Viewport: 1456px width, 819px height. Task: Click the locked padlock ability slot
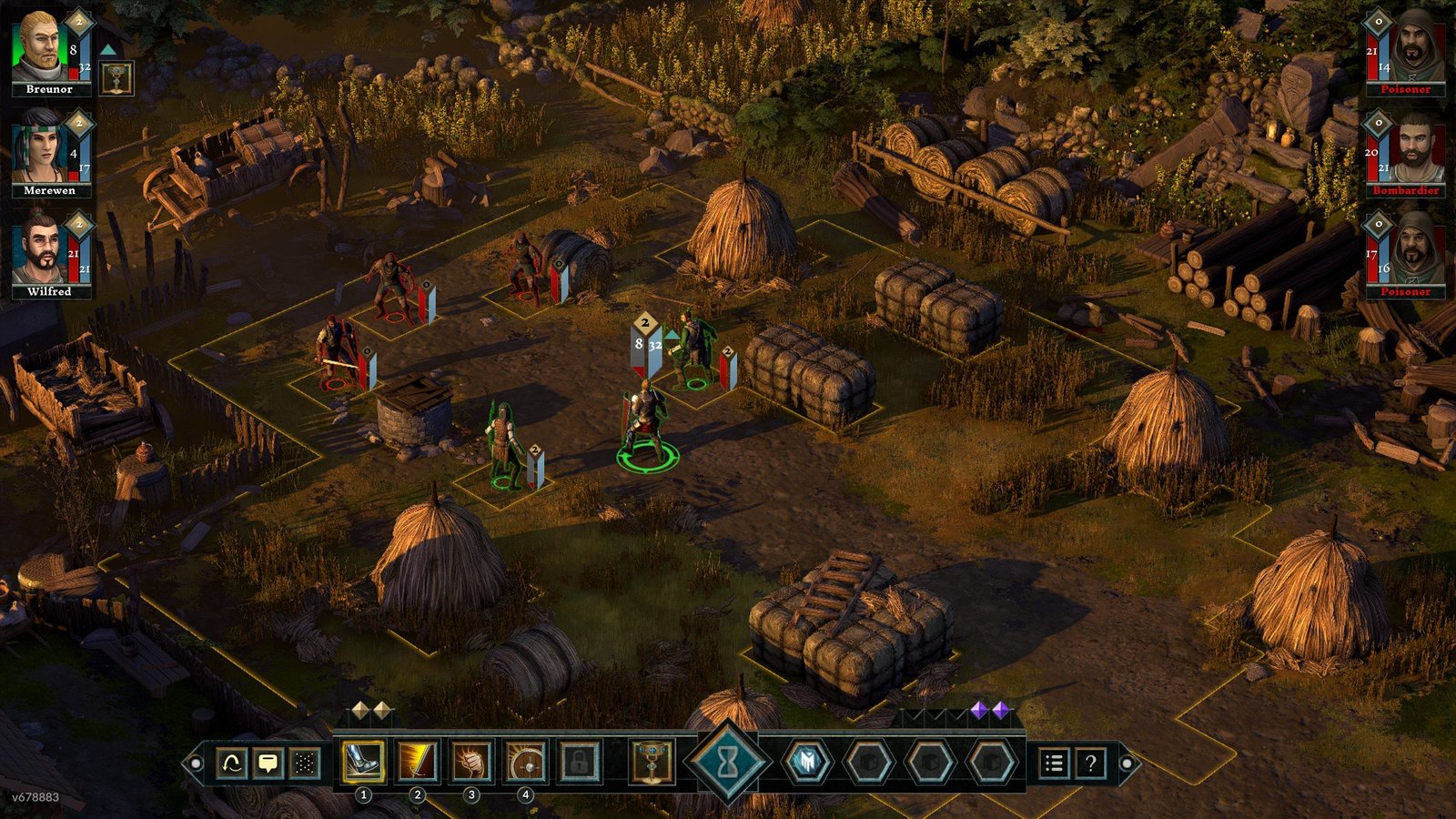tap(579, 763)
